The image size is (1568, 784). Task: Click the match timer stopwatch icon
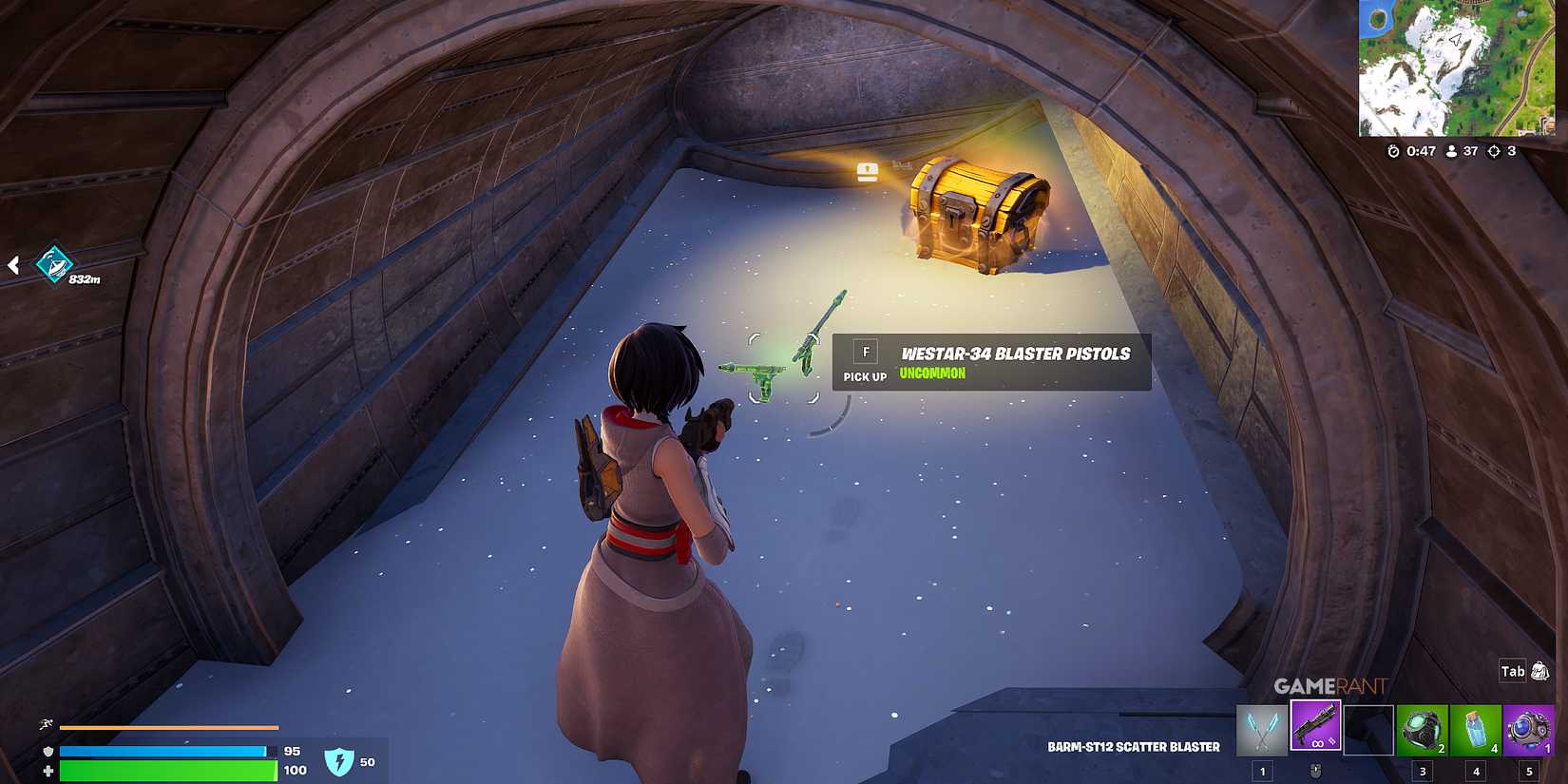tap(1393, 150)
